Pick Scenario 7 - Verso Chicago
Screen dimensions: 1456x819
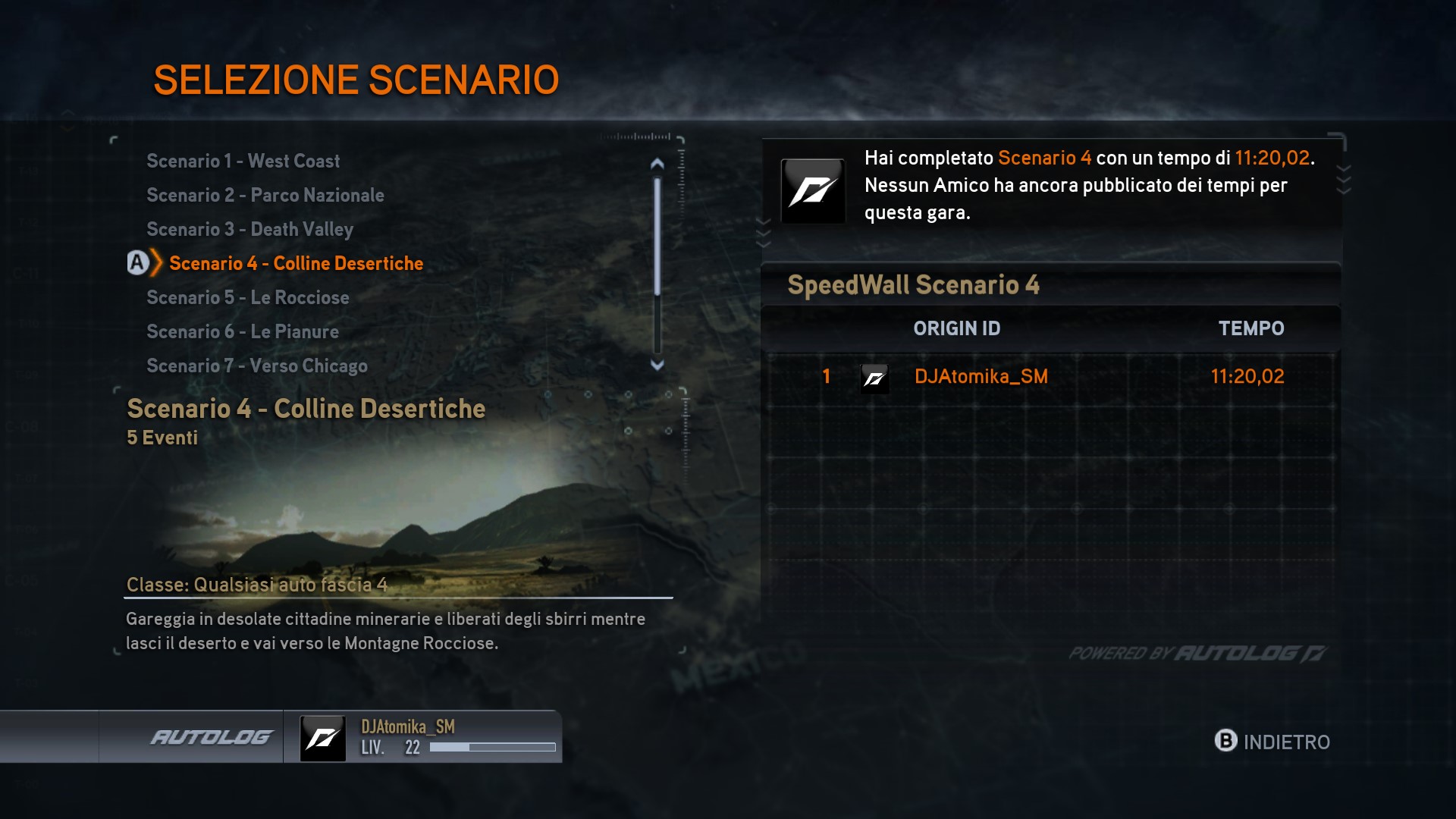pos(256,366)
